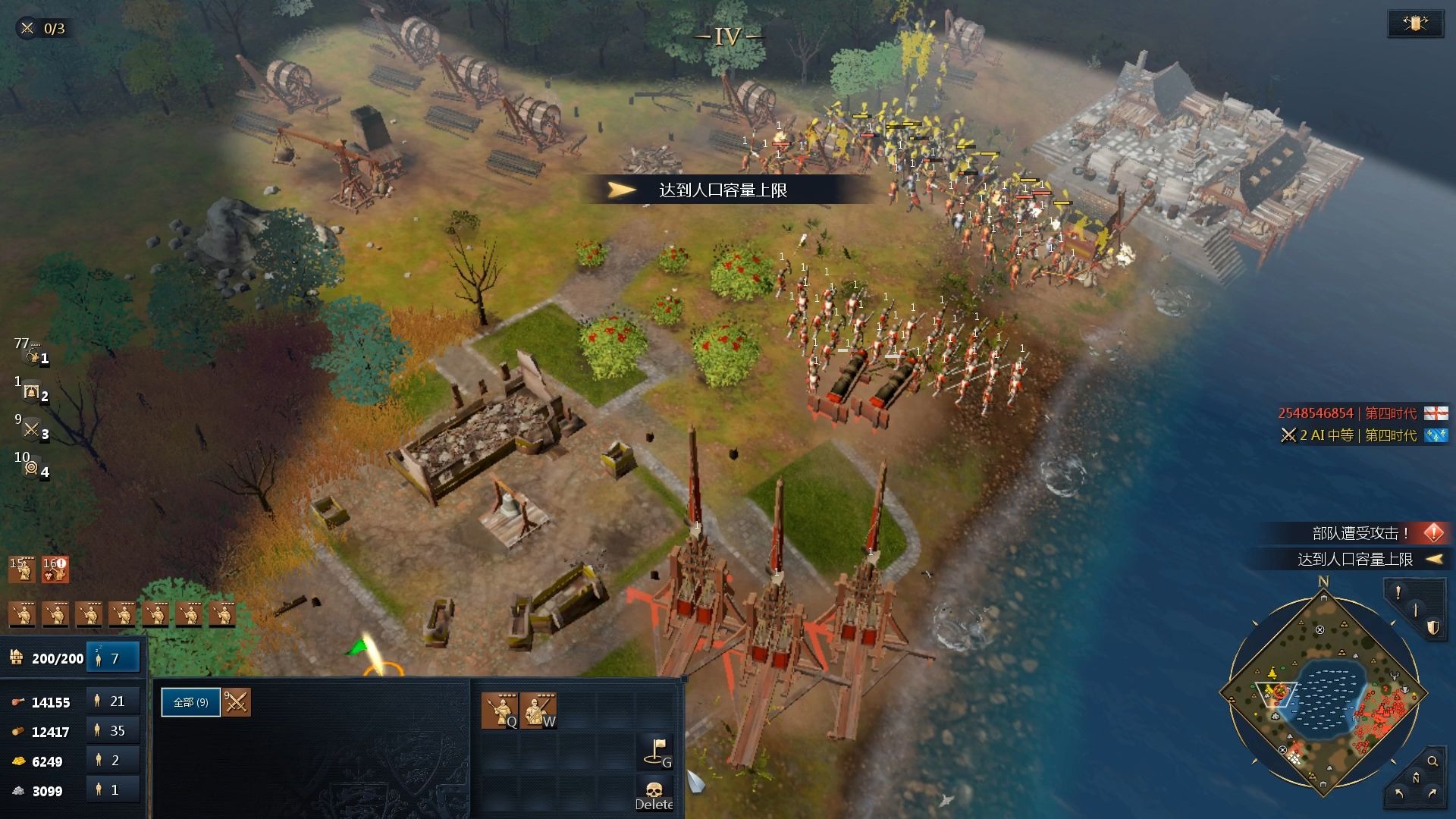Click the skull Delete button
The image size is (1456, 819).
pos(654,795)
